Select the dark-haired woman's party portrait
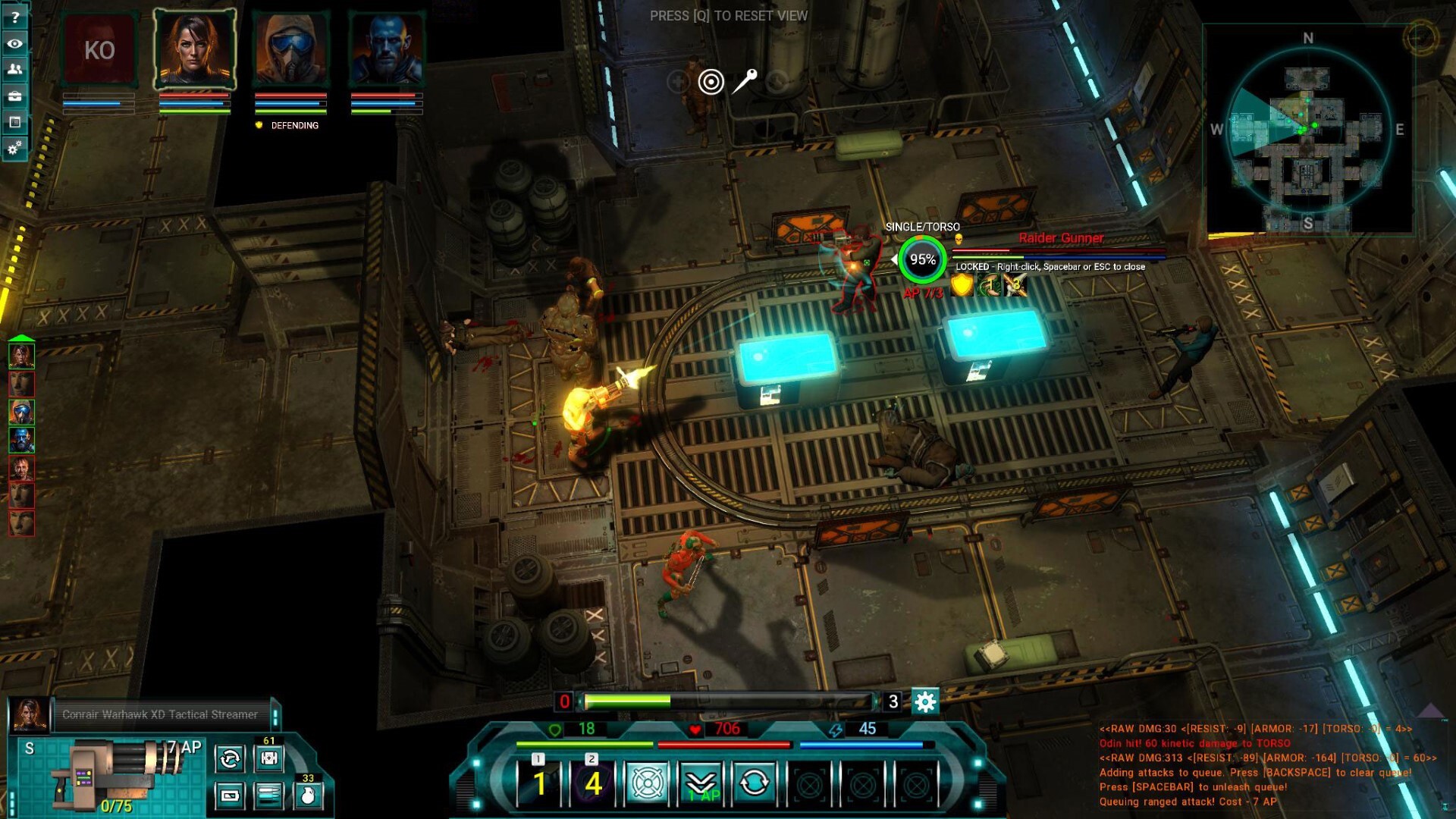1456x819 pixels. (x=195, y=50)
